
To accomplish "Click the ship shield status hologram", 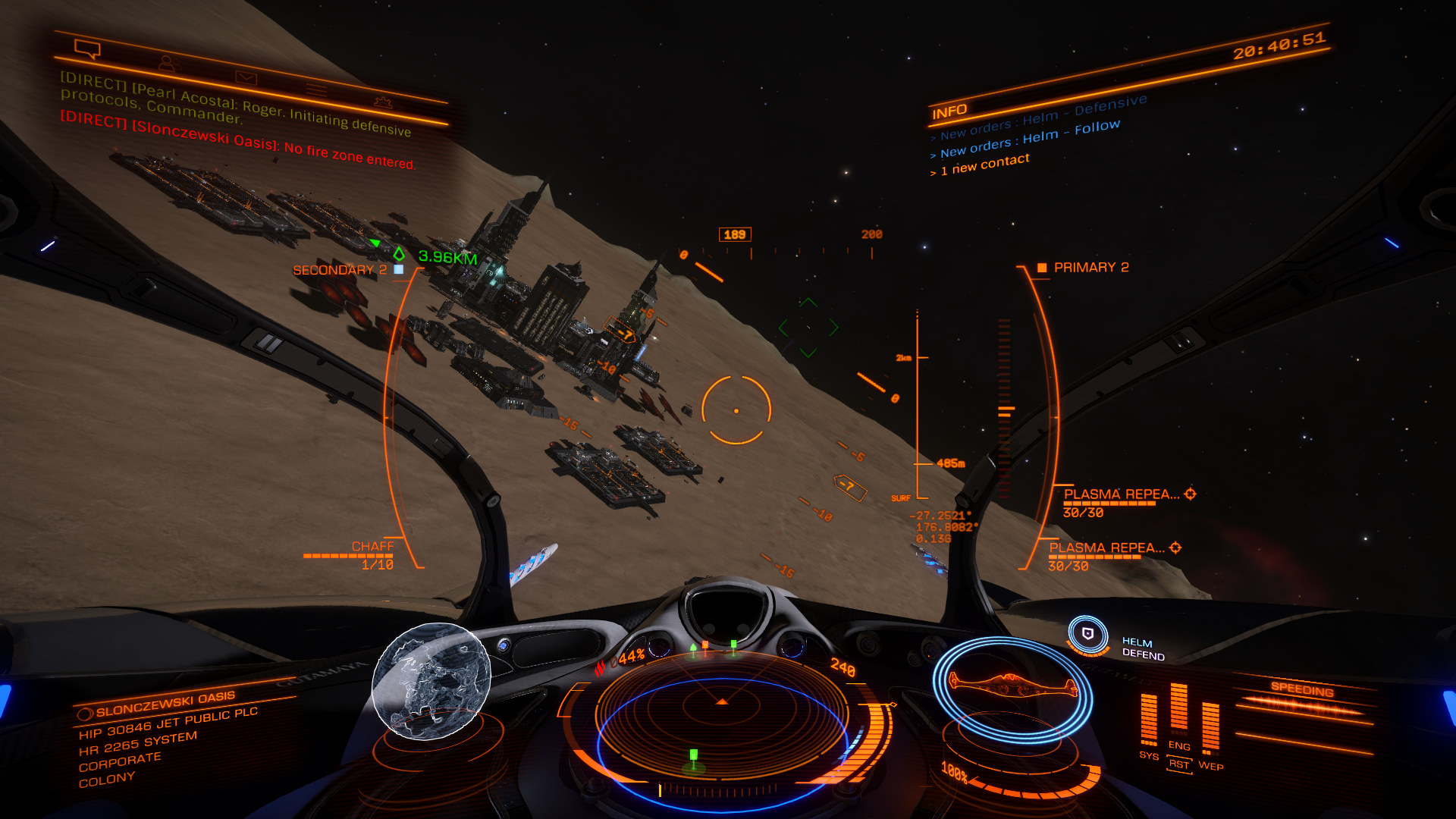I will click(1012, 686).
